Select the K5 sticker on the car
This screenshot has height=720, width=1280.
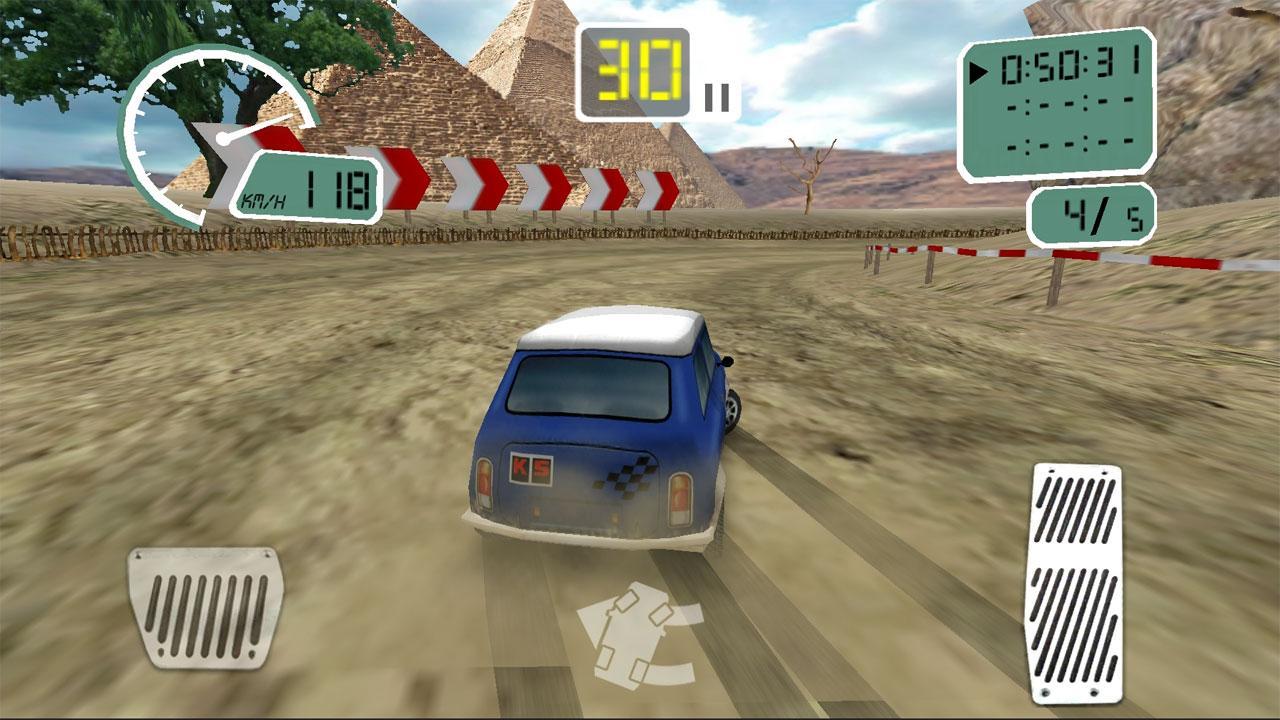coord(530,471)
